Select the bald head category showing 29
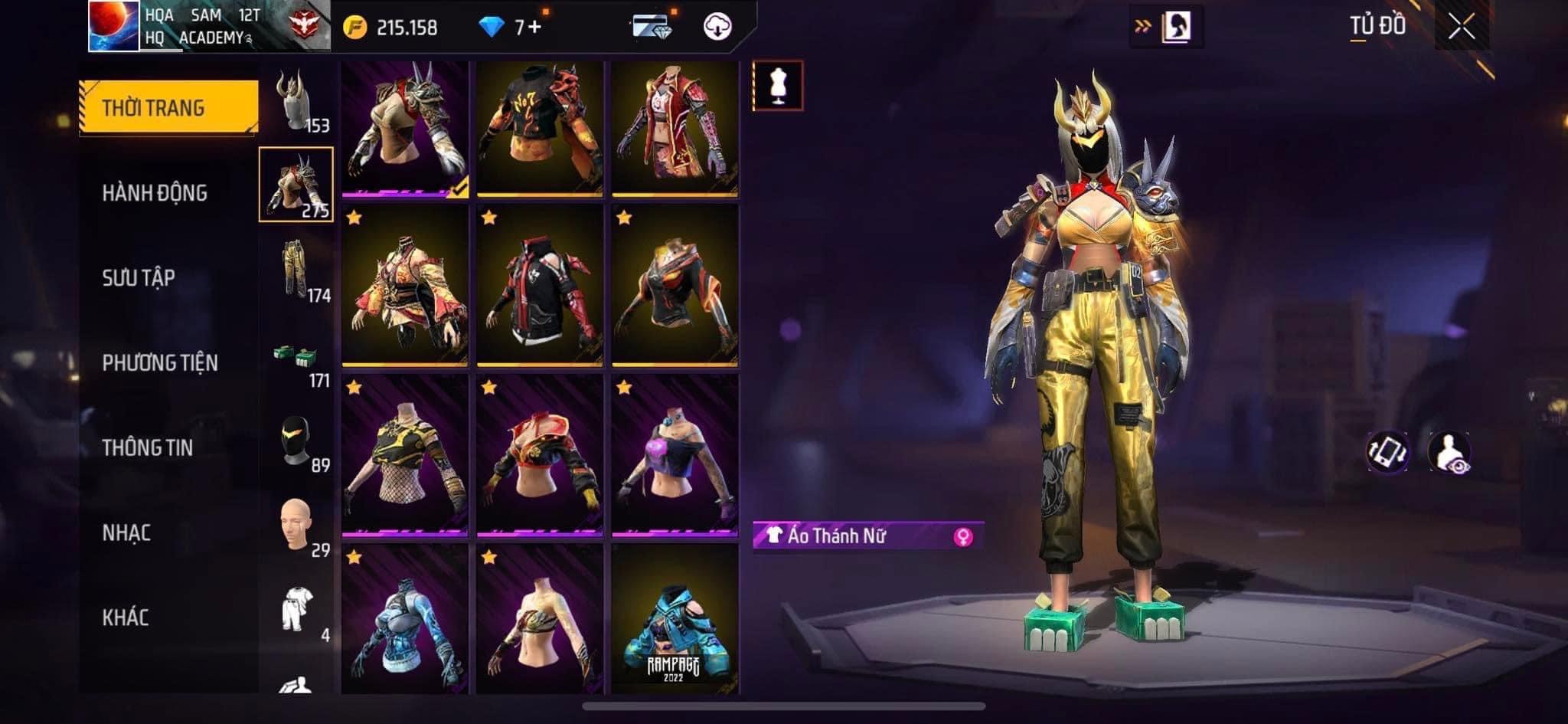Screen dimensions: 1568x724 click(296, 527)
